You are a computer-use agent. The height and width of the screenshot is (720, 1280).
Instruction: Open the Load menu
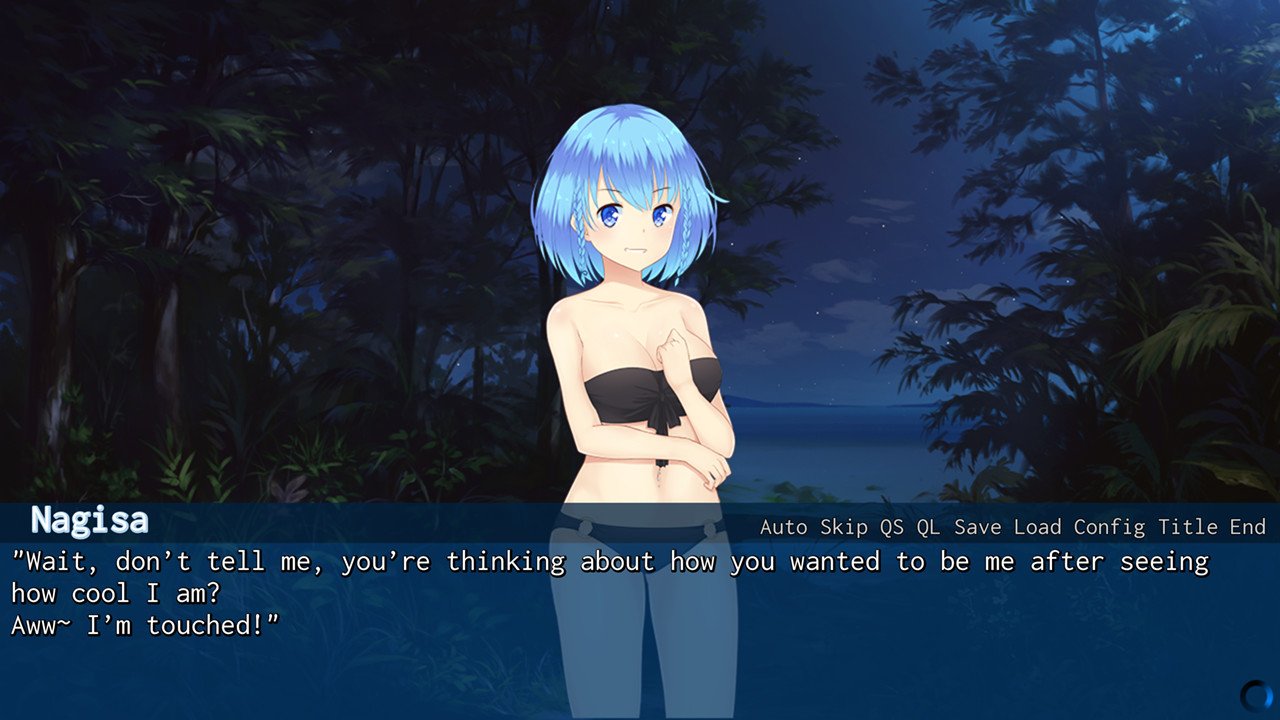pyautogui.click(x=1037, y=527)
